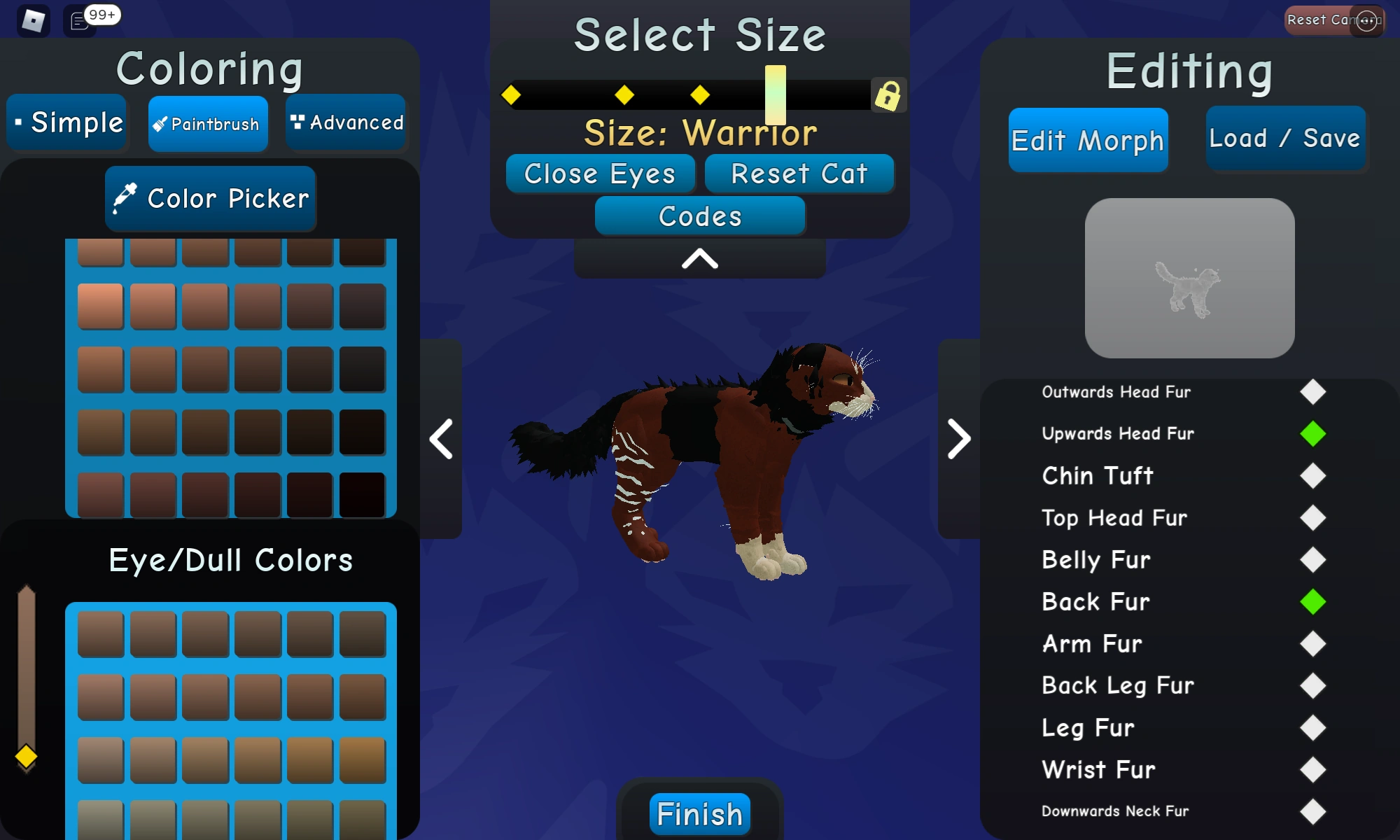This screenshot has height=840, width=1400.
Task: Click the lock icon on the size slider
Action: click(888, 95)
